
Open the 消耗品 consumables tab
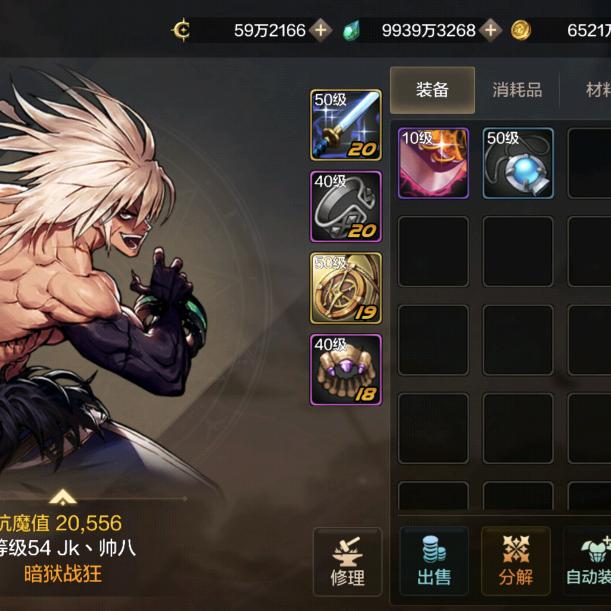(517, 90)
